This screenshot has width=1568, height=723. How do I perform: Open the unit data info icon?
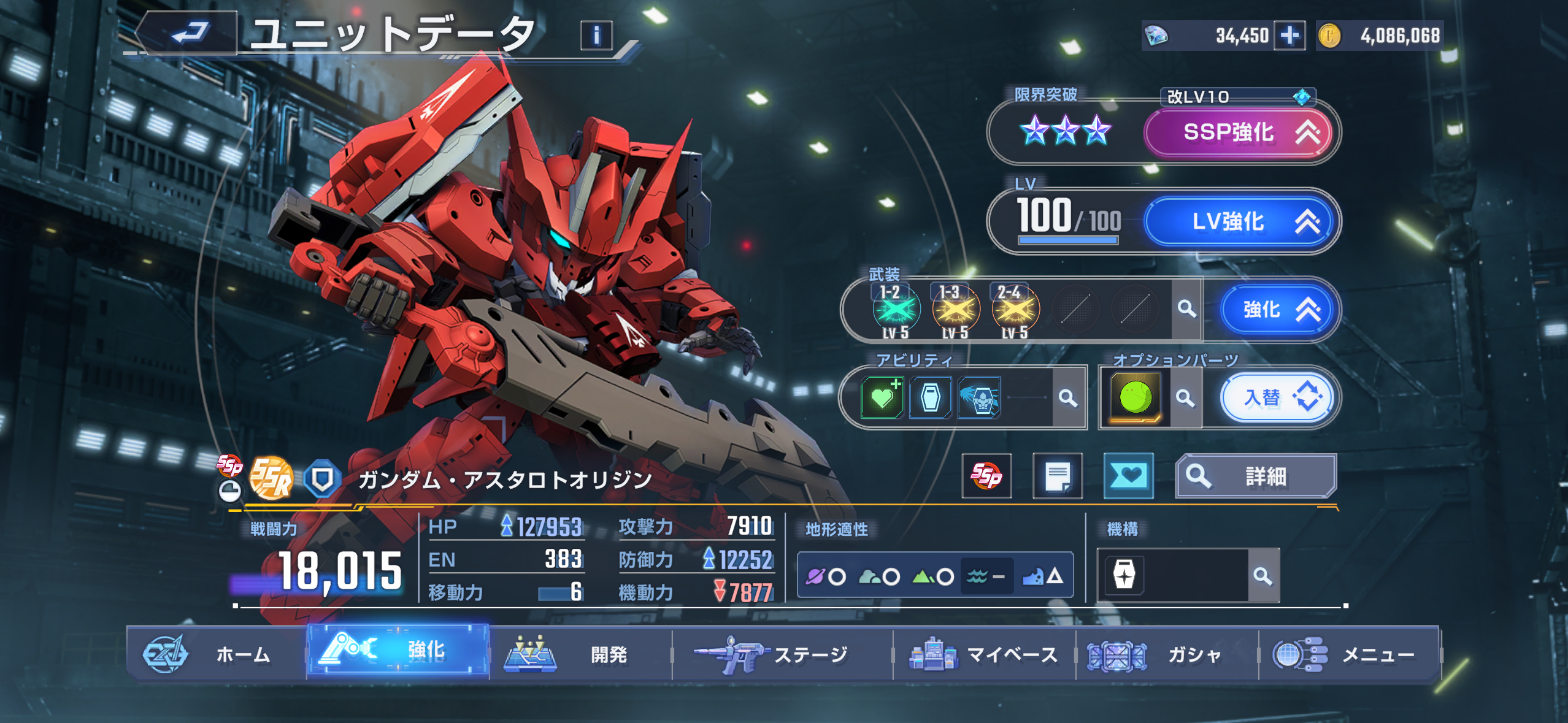(x=596, y=36)
